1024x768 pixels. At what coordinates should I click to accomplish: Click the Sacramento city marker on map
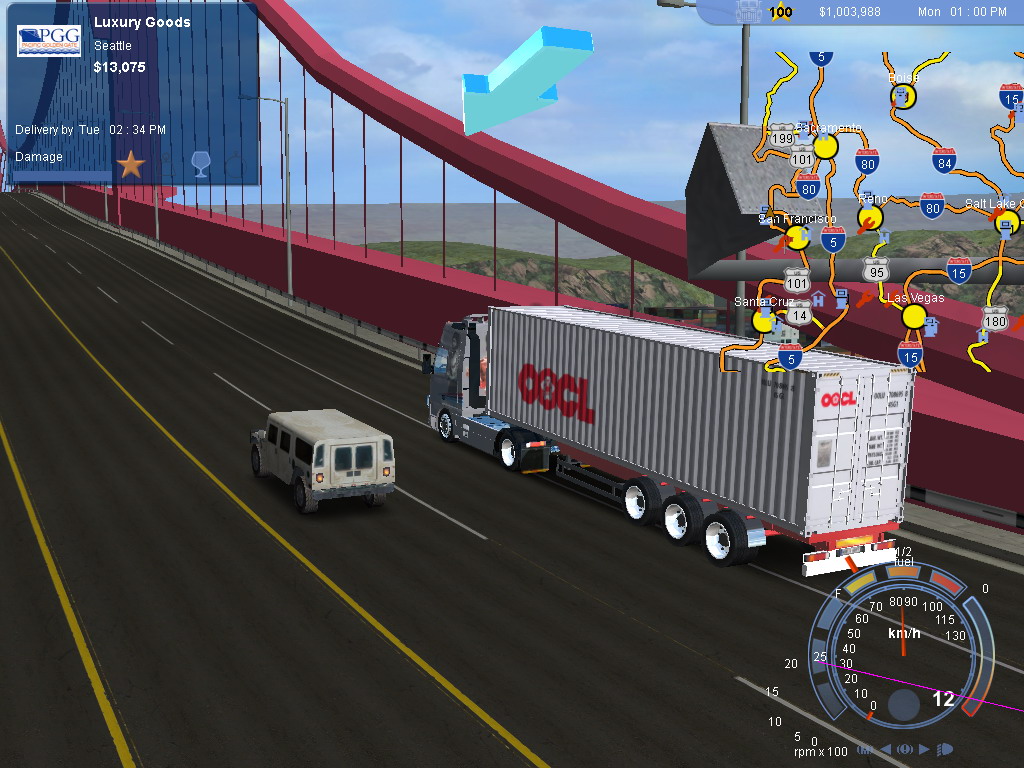pos(825,147)
